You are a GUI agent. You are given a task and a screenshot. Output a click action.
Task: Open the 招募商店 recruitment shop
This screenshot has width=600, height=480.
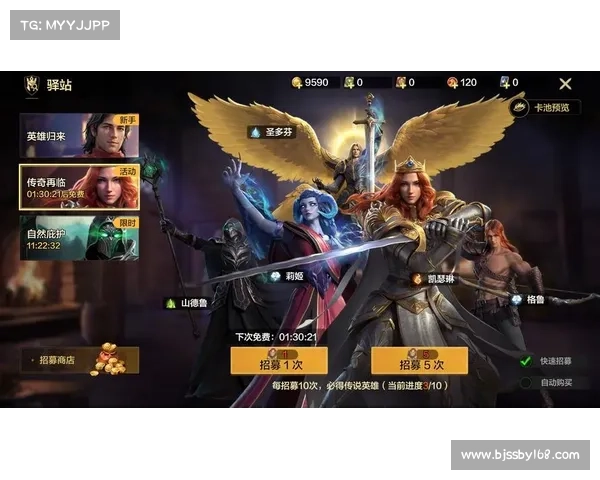click(x=80, y=360)
